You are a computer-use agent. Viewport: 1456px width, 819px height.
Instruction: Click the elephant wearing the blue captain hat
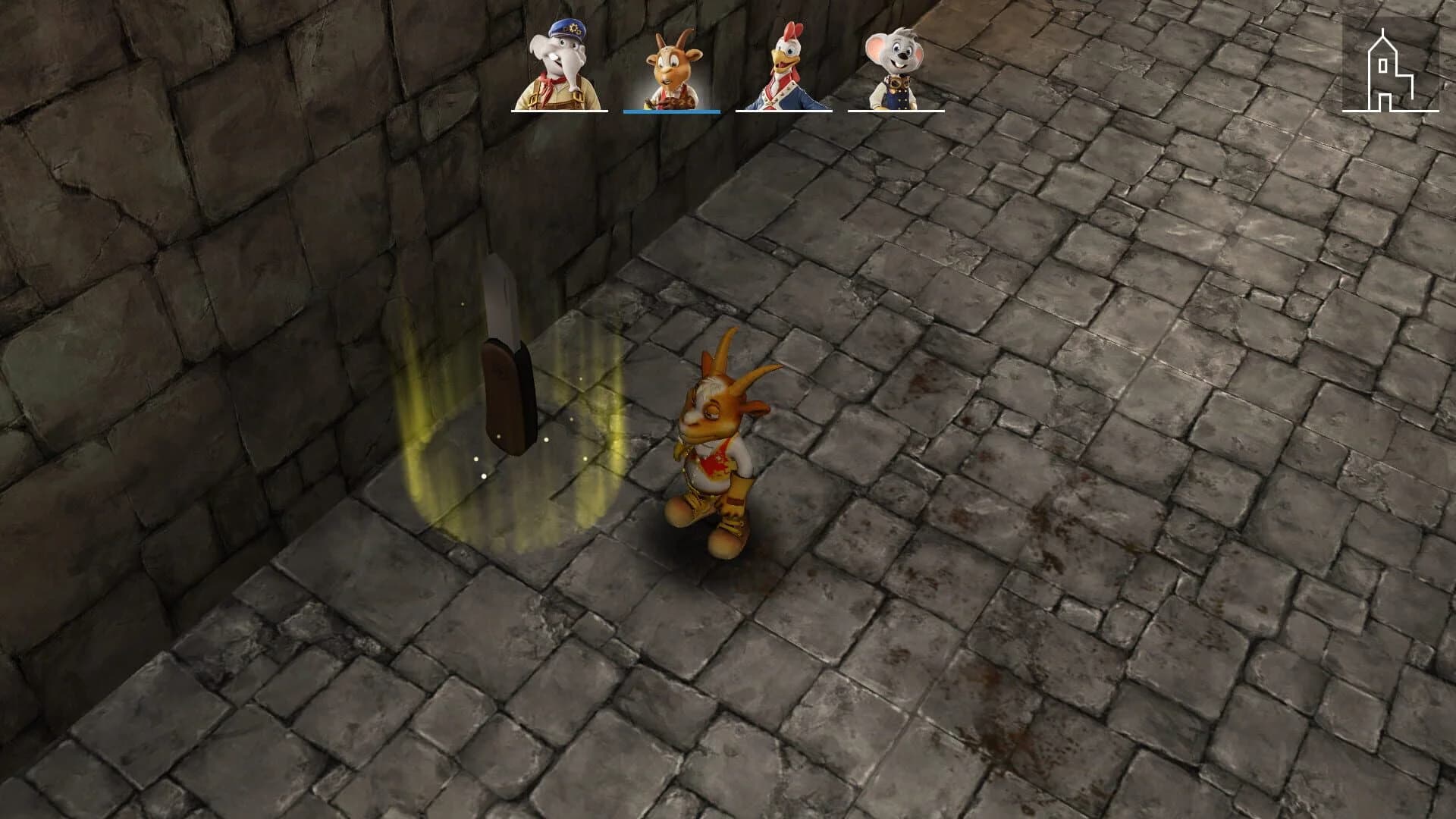(x=559, y=64)
